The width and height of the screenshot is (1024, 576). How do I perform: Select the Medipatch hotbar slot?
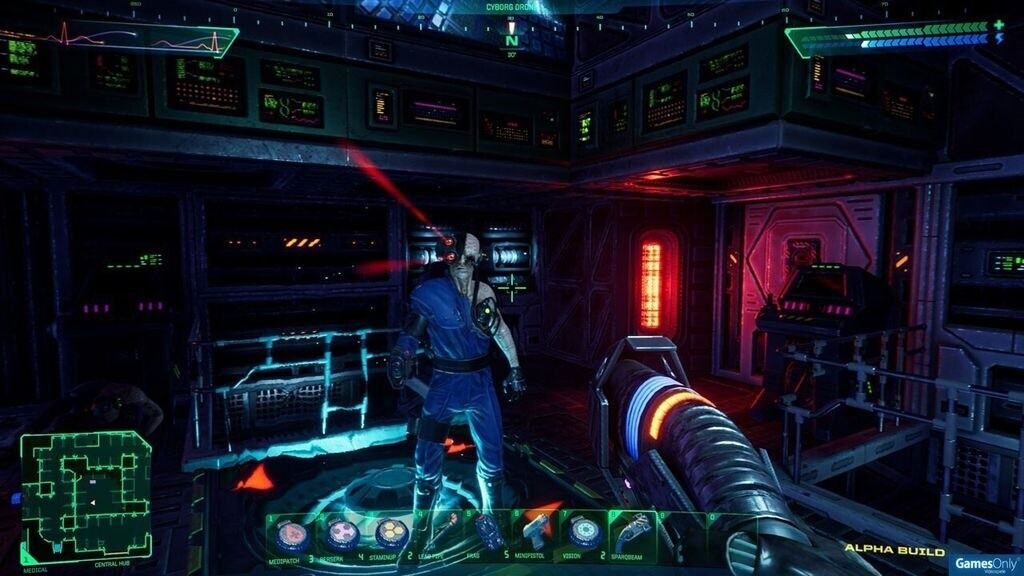291,534
